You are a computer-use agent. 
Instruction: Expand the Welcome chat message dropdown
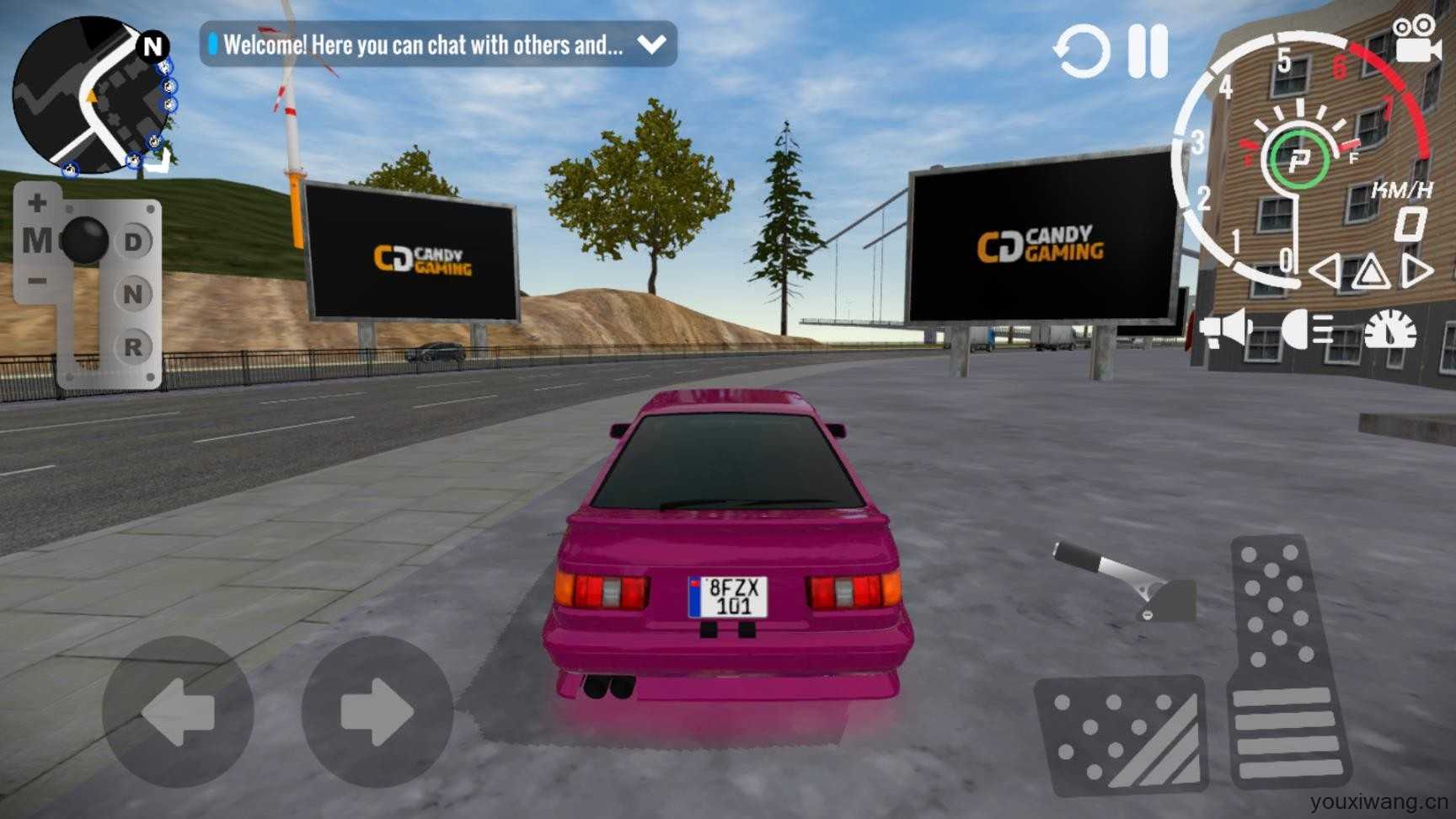[x=652, y=44]
